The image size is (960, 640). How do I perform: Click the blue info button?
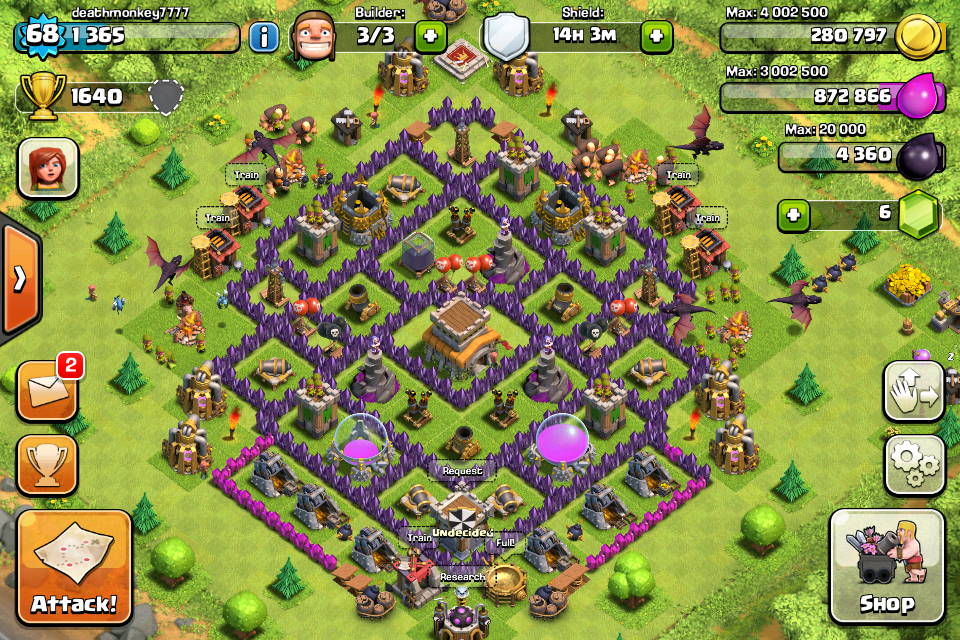tap(263, 38)
